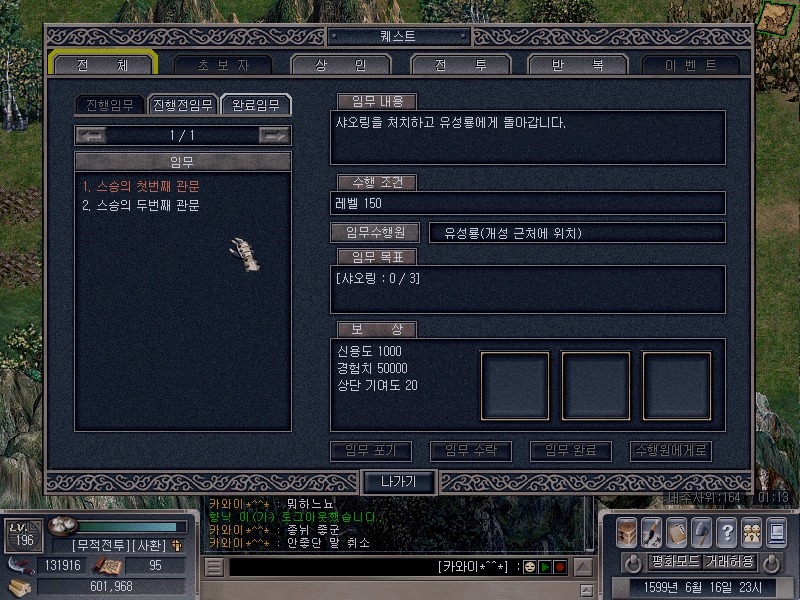Show 진행임무 (in-progress quests) list
The image size is (800, 600).
coord(110,105)
